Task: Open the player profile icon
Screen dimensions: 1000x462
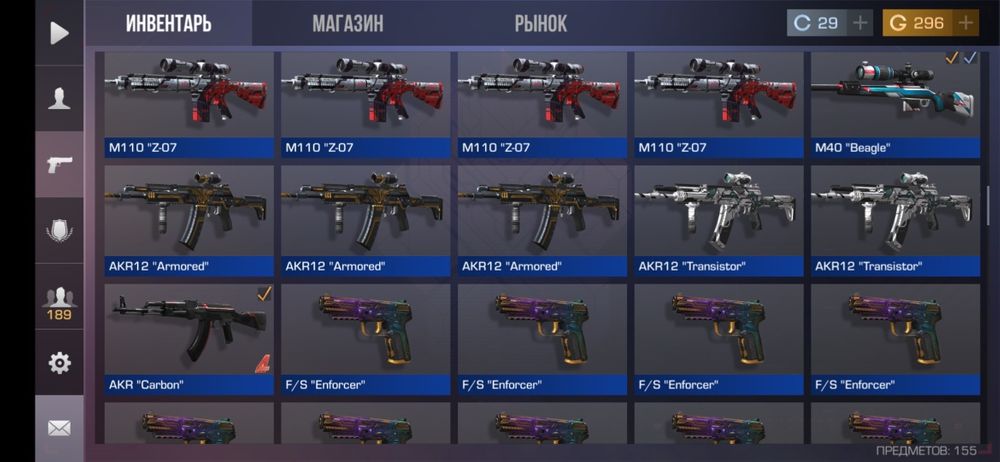Action: tap(59, 98)
